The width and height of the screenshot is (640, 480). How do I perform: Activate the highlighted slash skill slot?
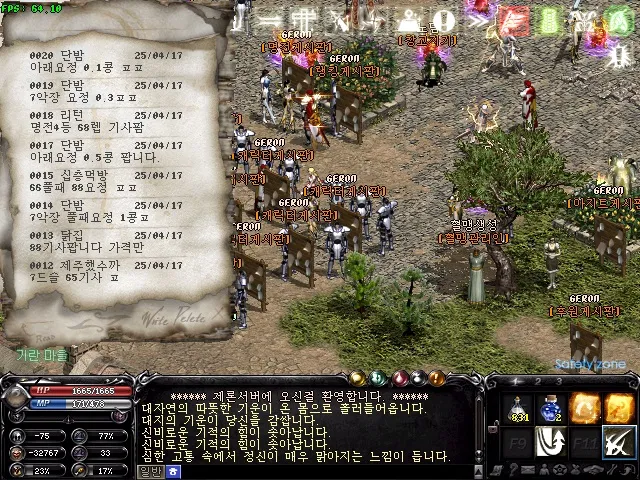coord(619,440)
